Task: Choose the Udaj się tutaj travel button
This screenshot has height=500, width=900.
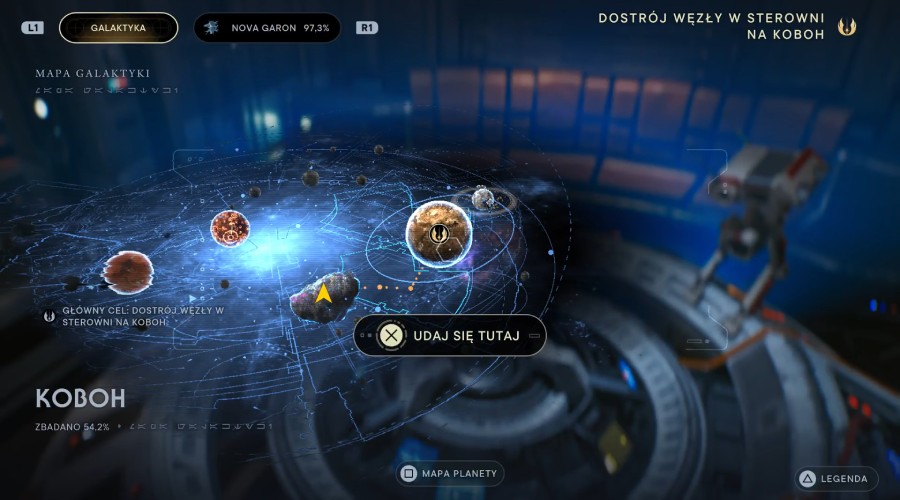Action: pos(451,335)
